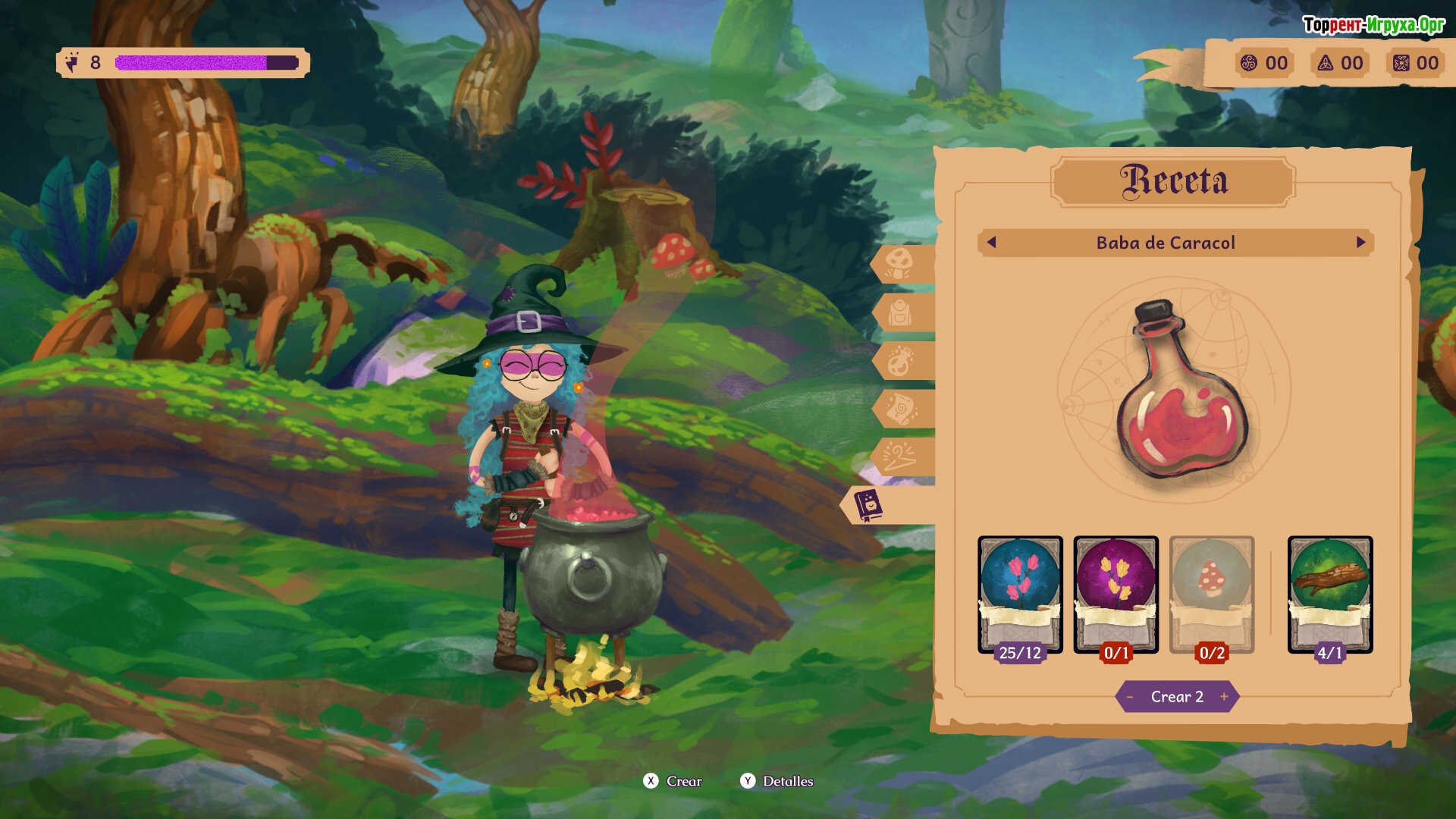
Task: Open the scroll tab
Action: [x=900, y=409]
